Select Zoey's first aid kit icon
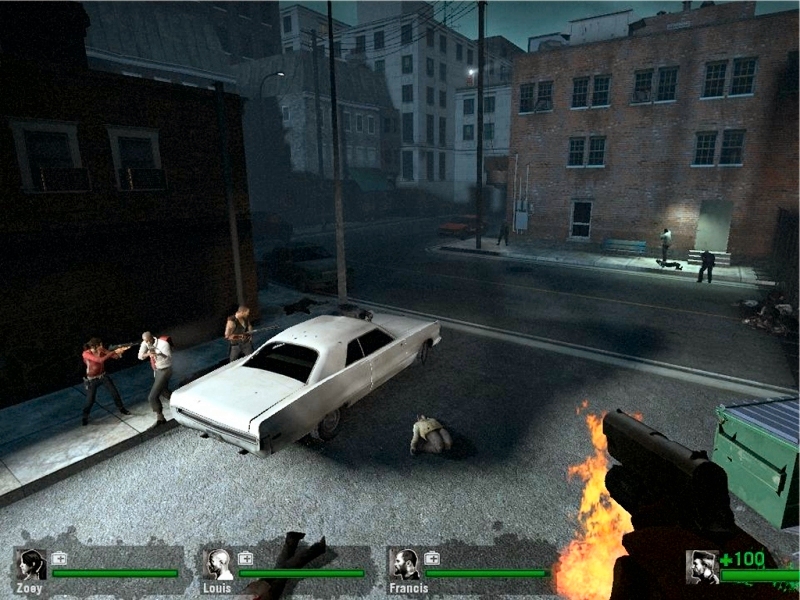This screenshot has height=600, width=800. point(59,558)
